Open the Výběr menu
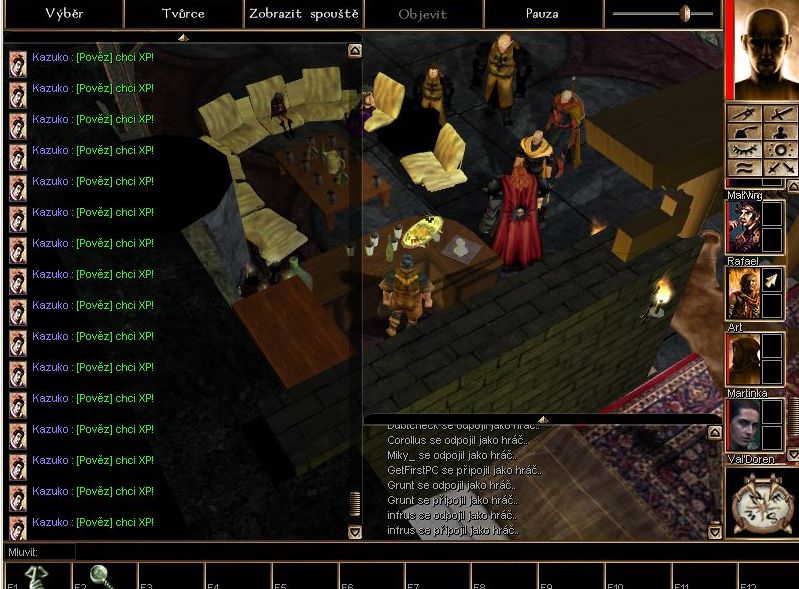 63,14
